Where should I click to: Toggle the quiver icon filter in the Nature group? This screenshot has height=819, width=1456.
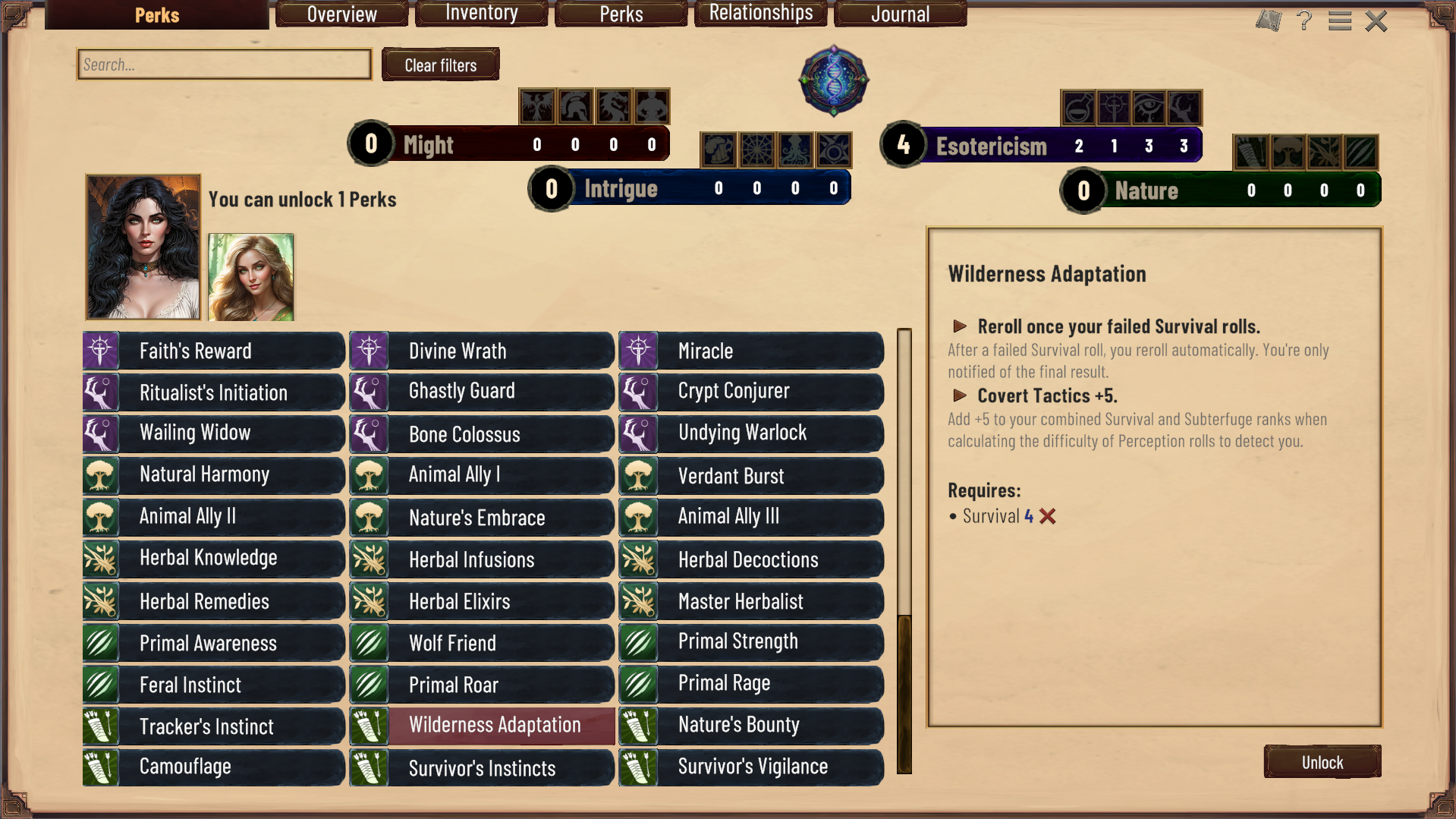pos(1251,152)
